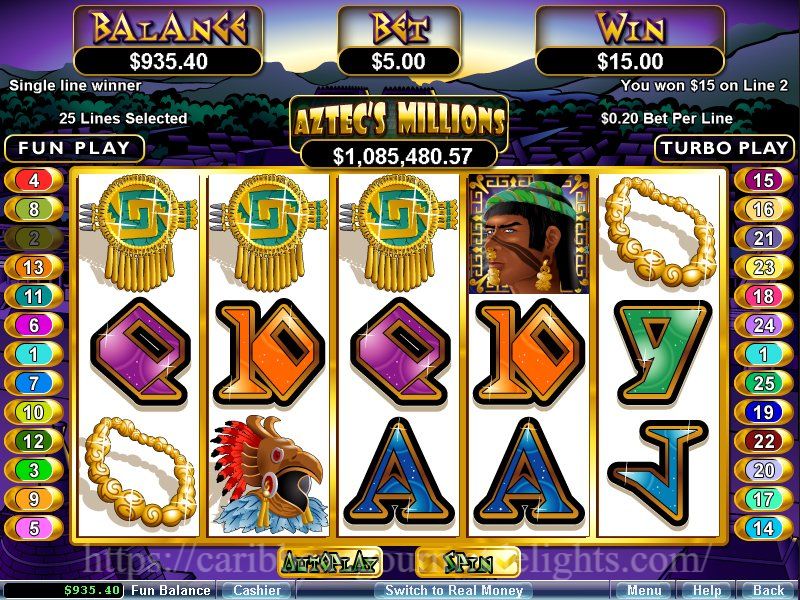
Task: Select payline 22 marker
Action: (763, 441)
